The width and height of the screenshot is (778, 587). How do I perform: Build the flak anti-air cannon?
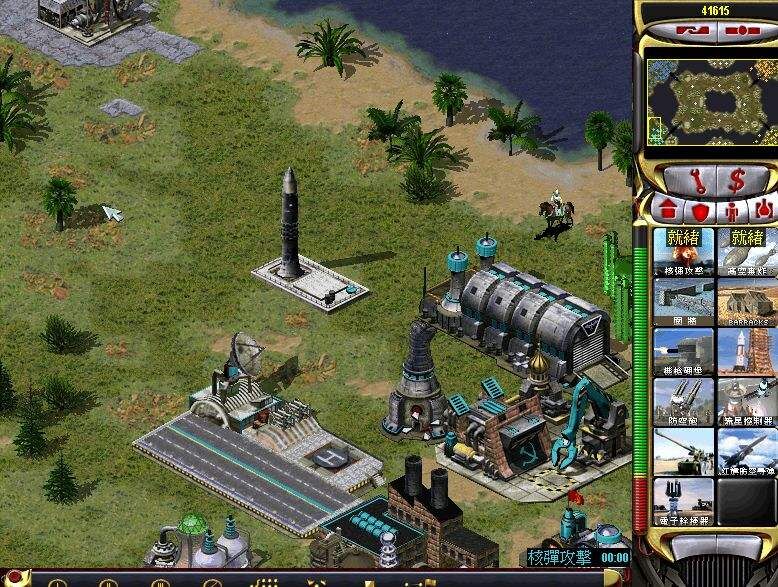pos(683,401)
